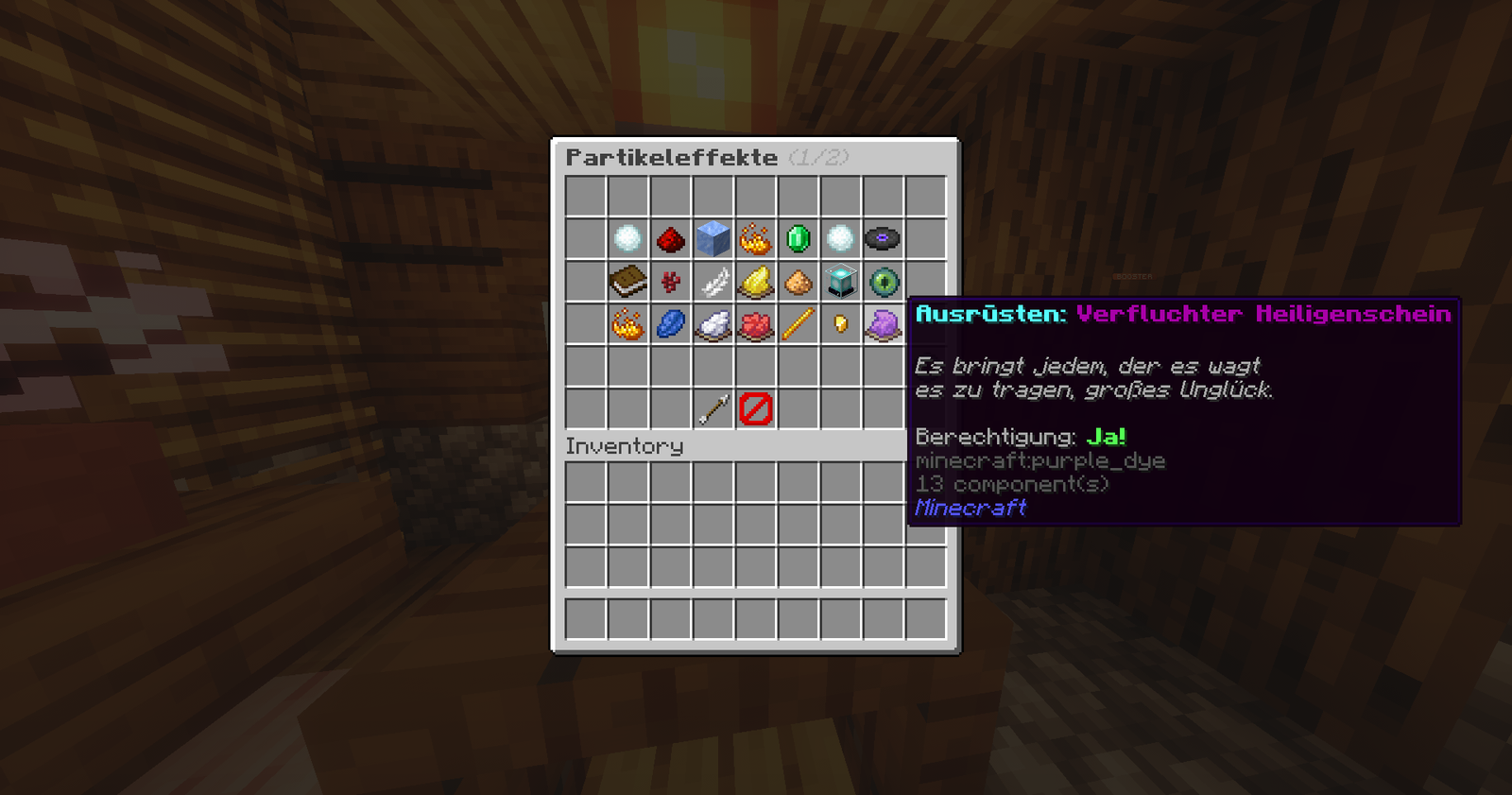Choose the feather particle effect

click(712, 282)
